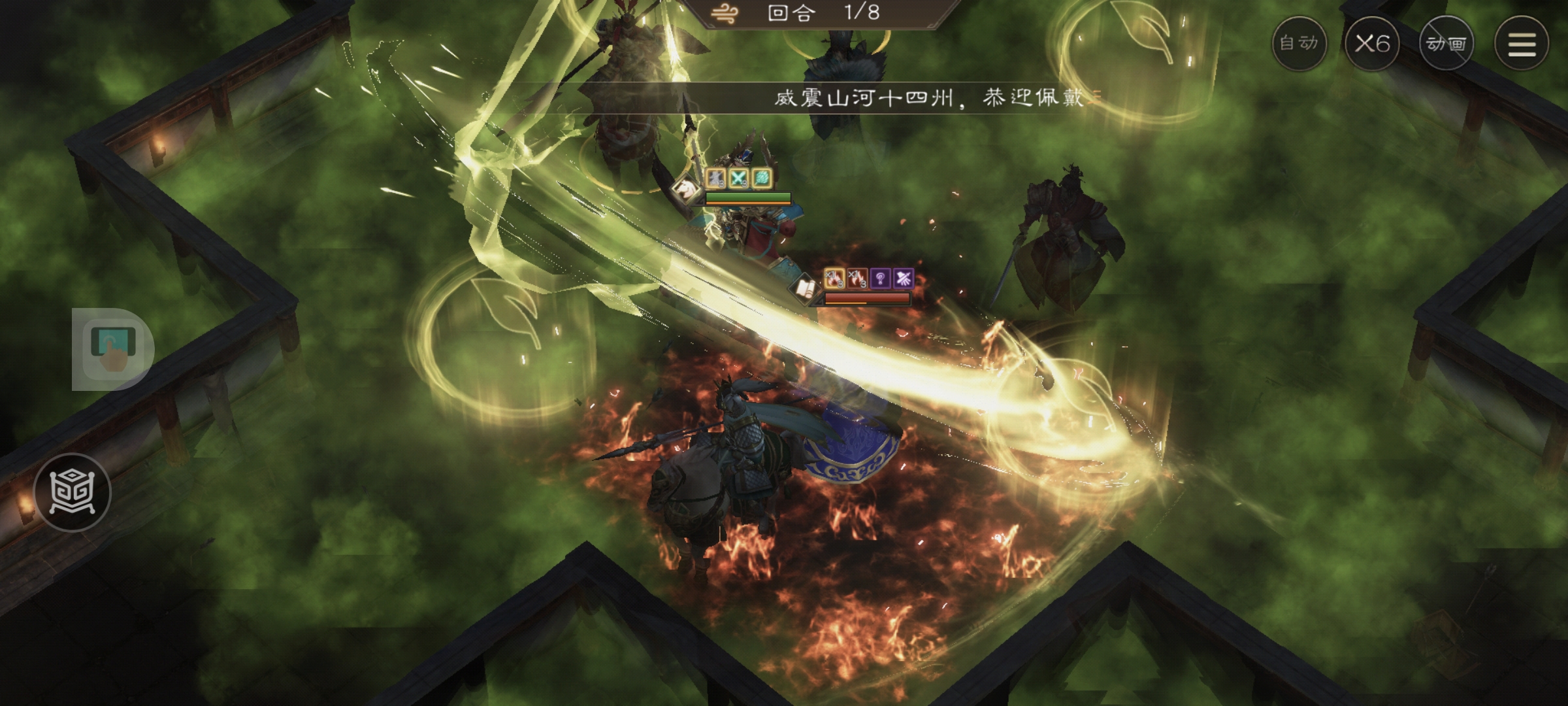
Task: Toggle the 自动 auto-battle button
Action: pos(1299,44)
